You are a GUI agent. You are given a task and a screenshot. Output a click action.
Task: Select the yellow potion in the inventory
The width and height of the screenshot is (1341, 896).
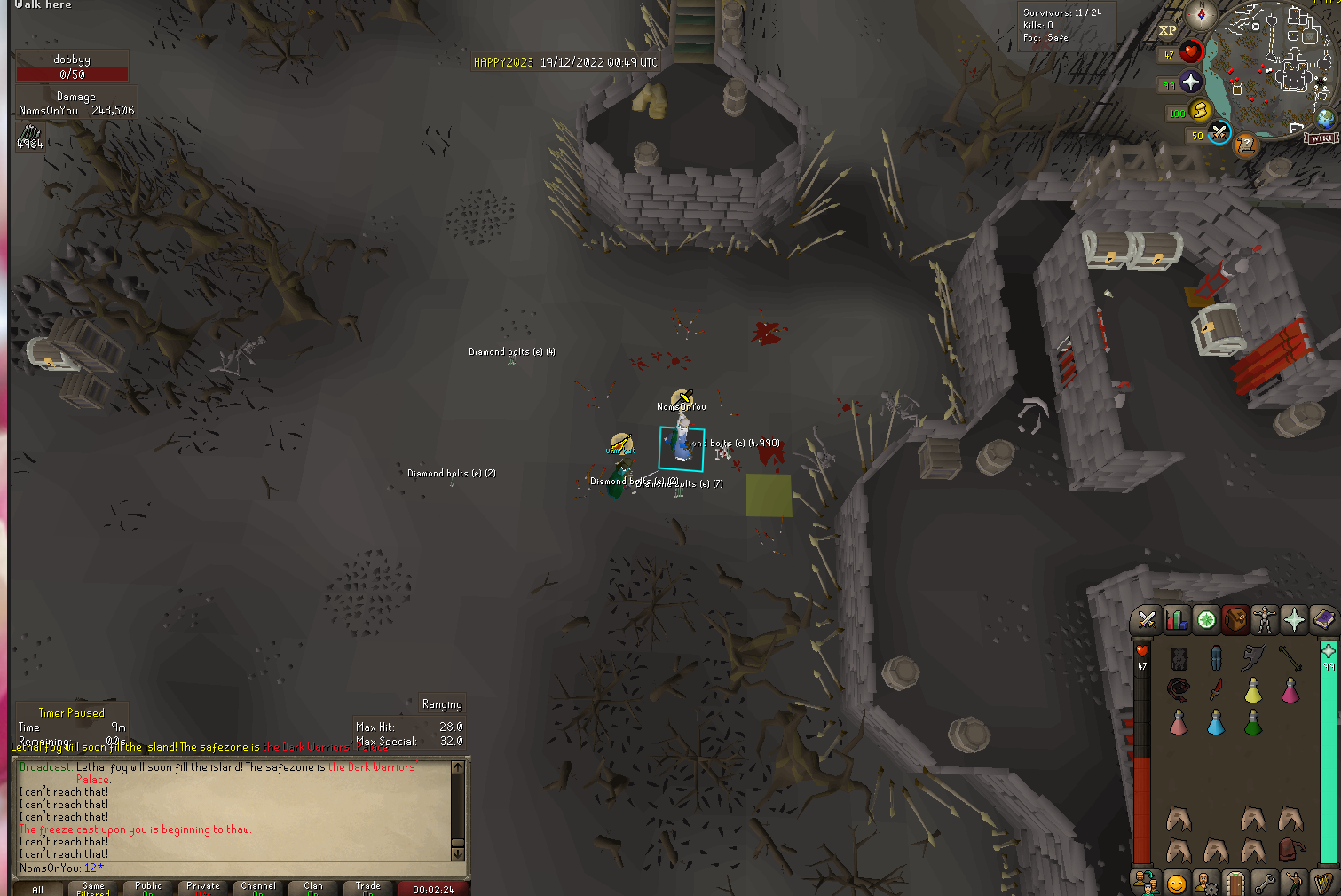pyautogui.click(x=1252, y=689)
